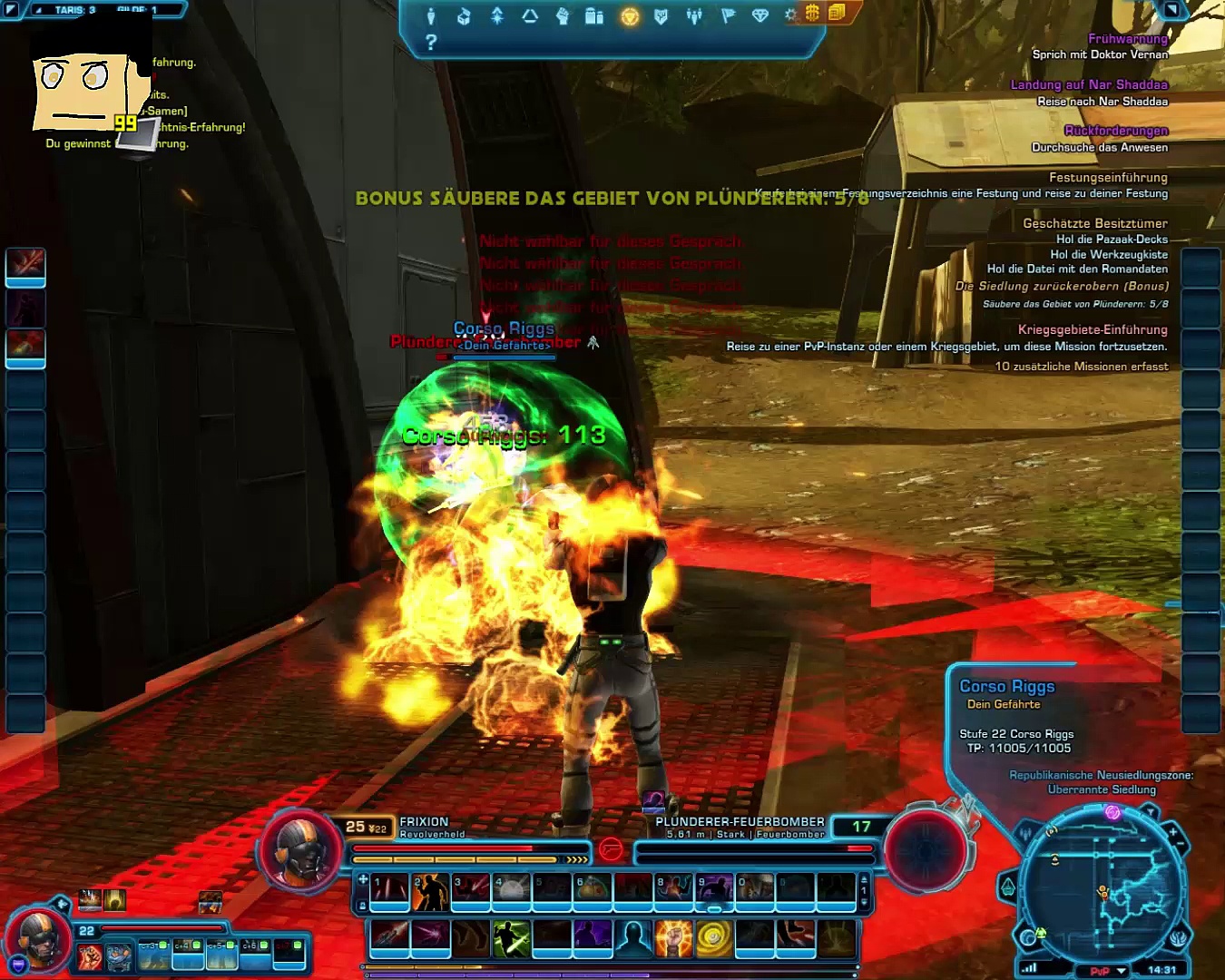Viewport: 1225px width, 980px height.
Task: Activate the glowing fist ability
Action: pyautogui.click(x=673, y=938)
